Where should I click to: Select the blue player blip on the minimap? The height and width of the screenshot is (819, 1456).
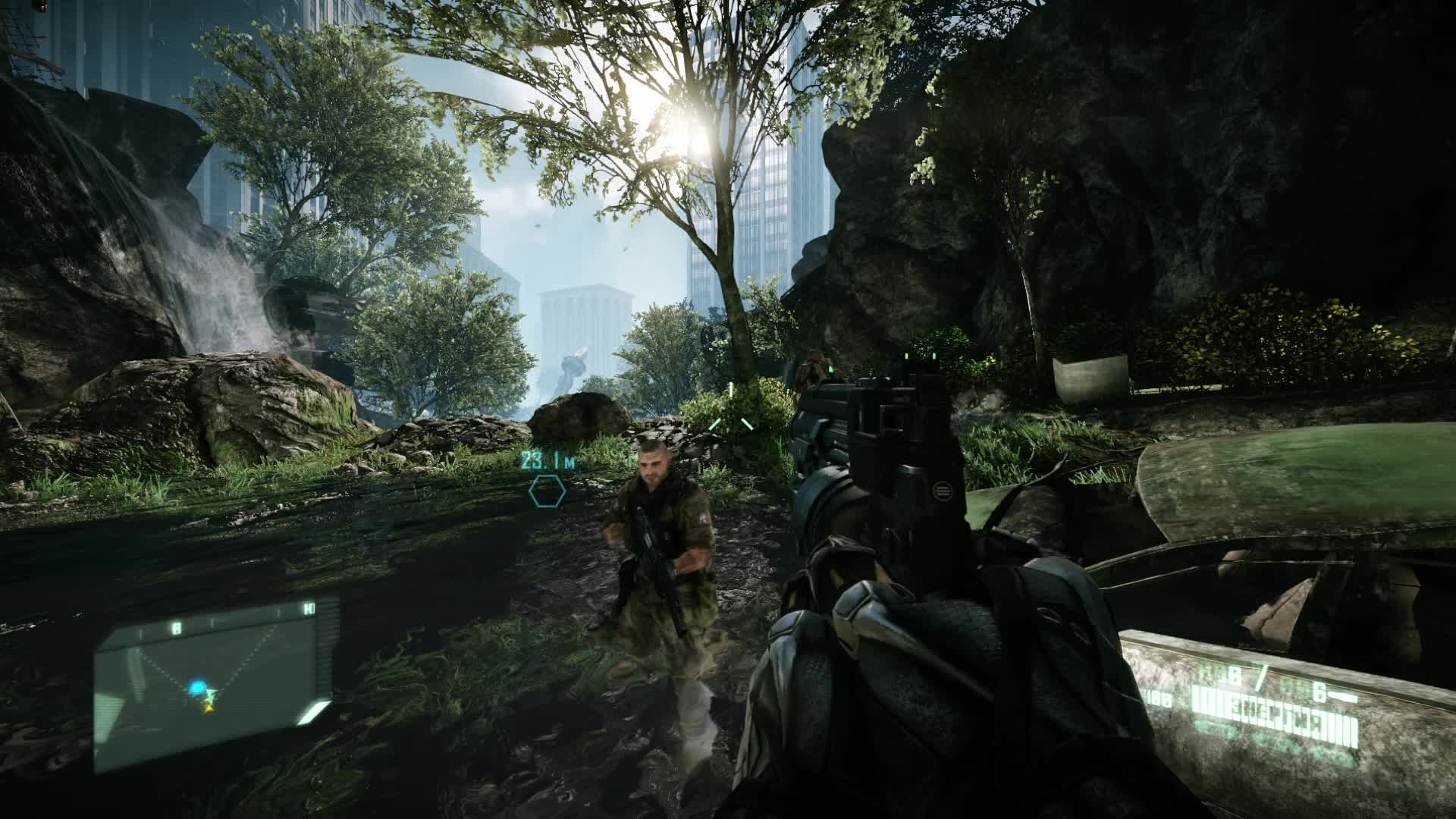(x=199, y=688)
